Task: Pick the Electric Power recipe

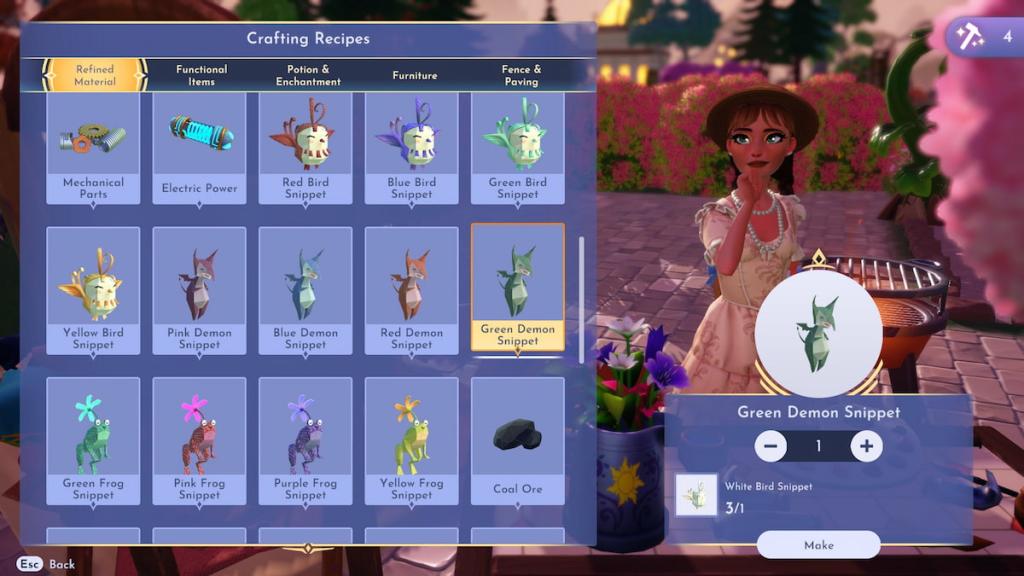Action: [x=200, y=148]
